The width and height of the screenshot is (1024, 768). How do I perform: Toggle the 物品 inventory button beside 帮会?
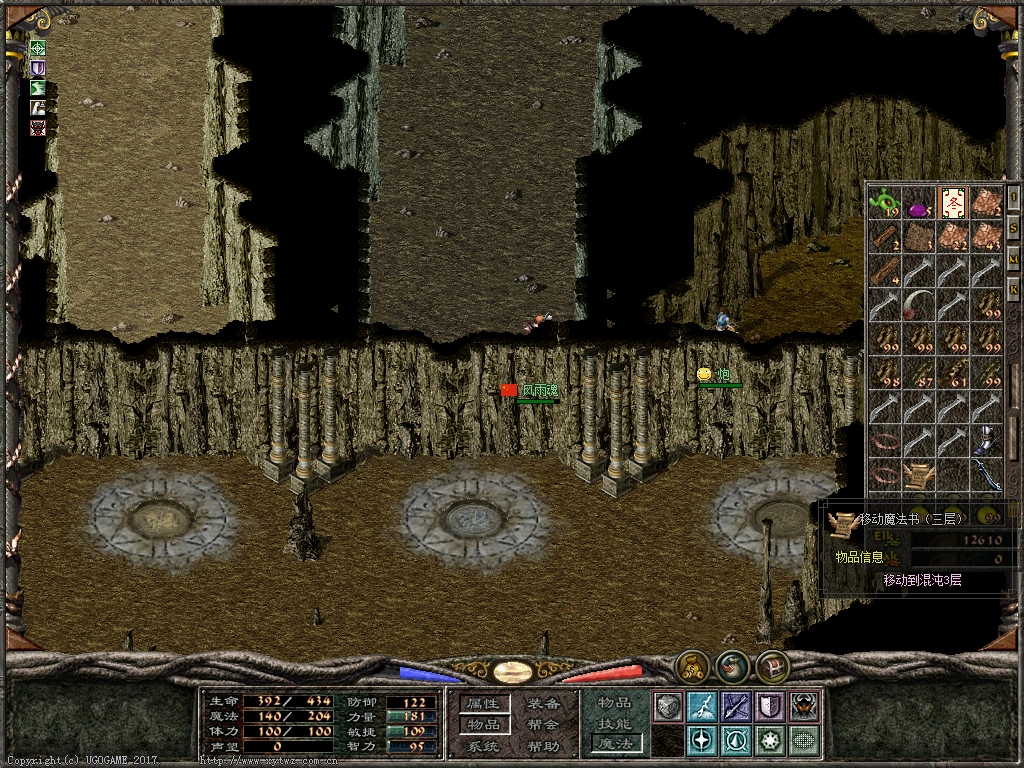pyautogui.click(x=484, y=725)
